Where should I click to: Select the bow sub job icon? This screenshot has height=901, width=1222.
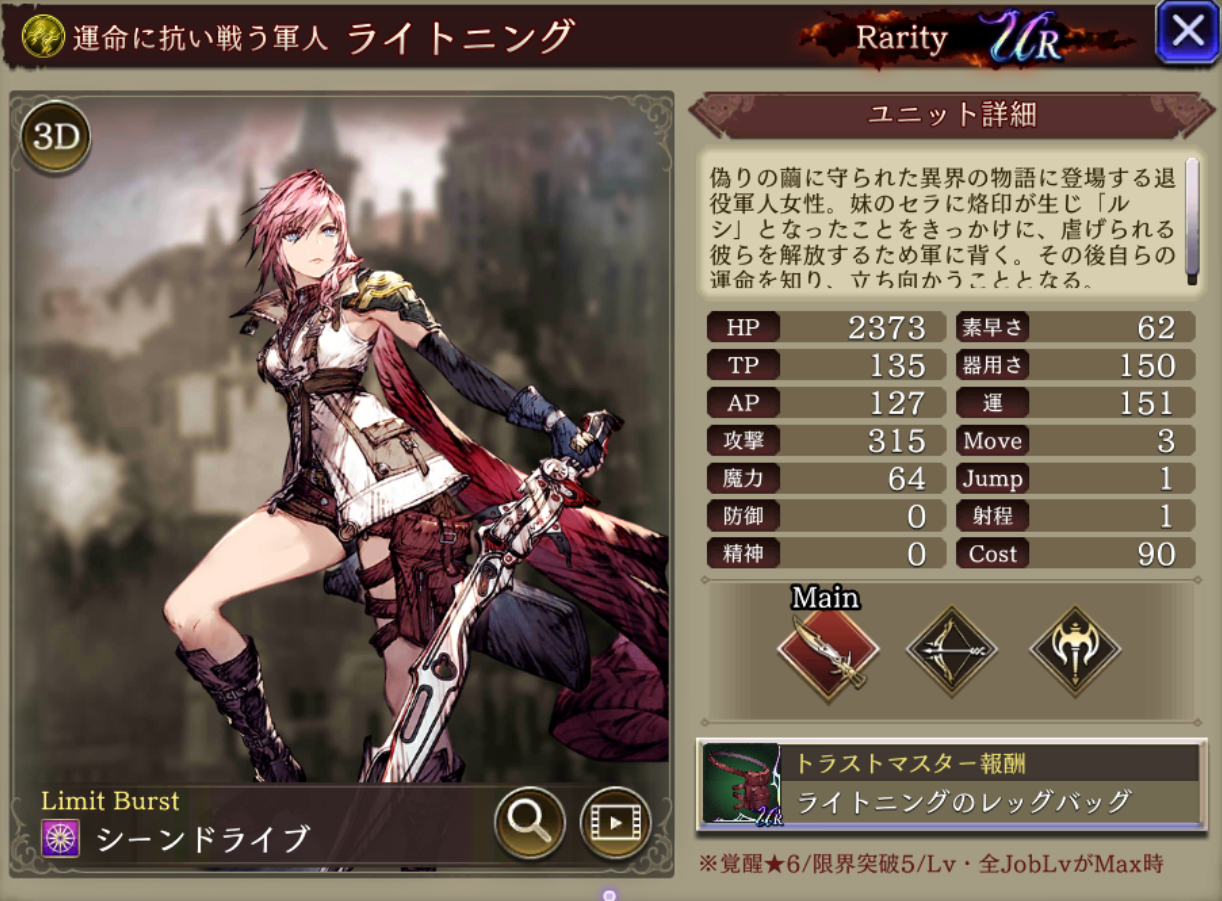pos(951,651)
